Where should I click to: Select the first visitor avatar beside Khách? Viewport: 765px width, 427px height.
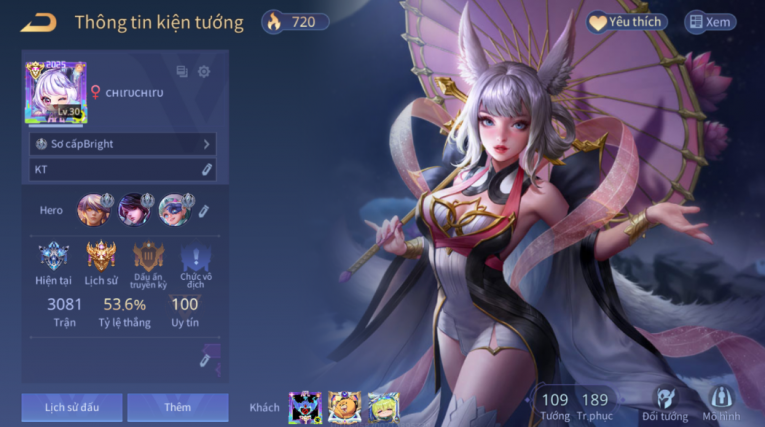tap(304, 407)
